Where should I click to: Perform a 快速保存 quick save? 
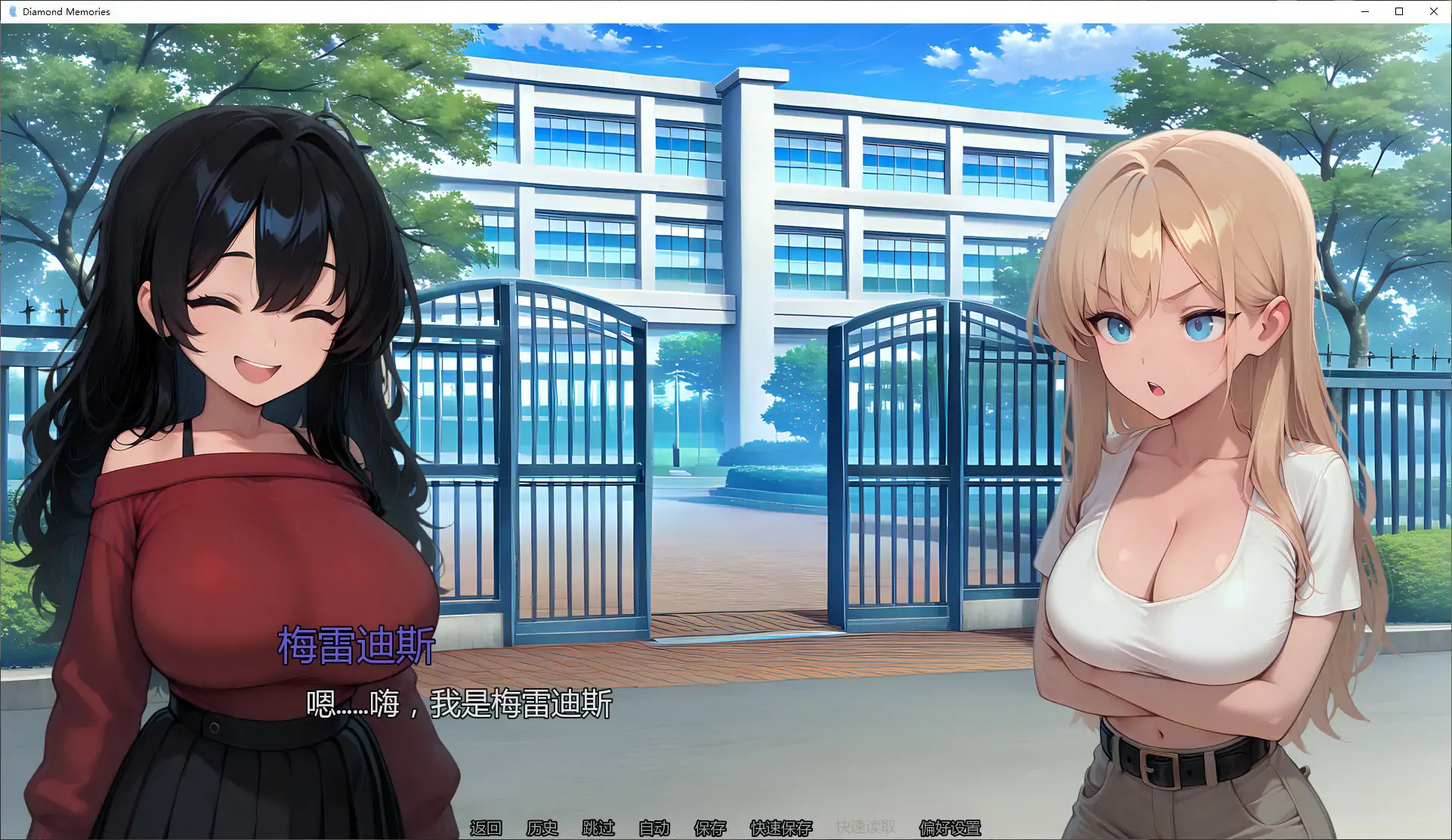(x=780, y=828)
